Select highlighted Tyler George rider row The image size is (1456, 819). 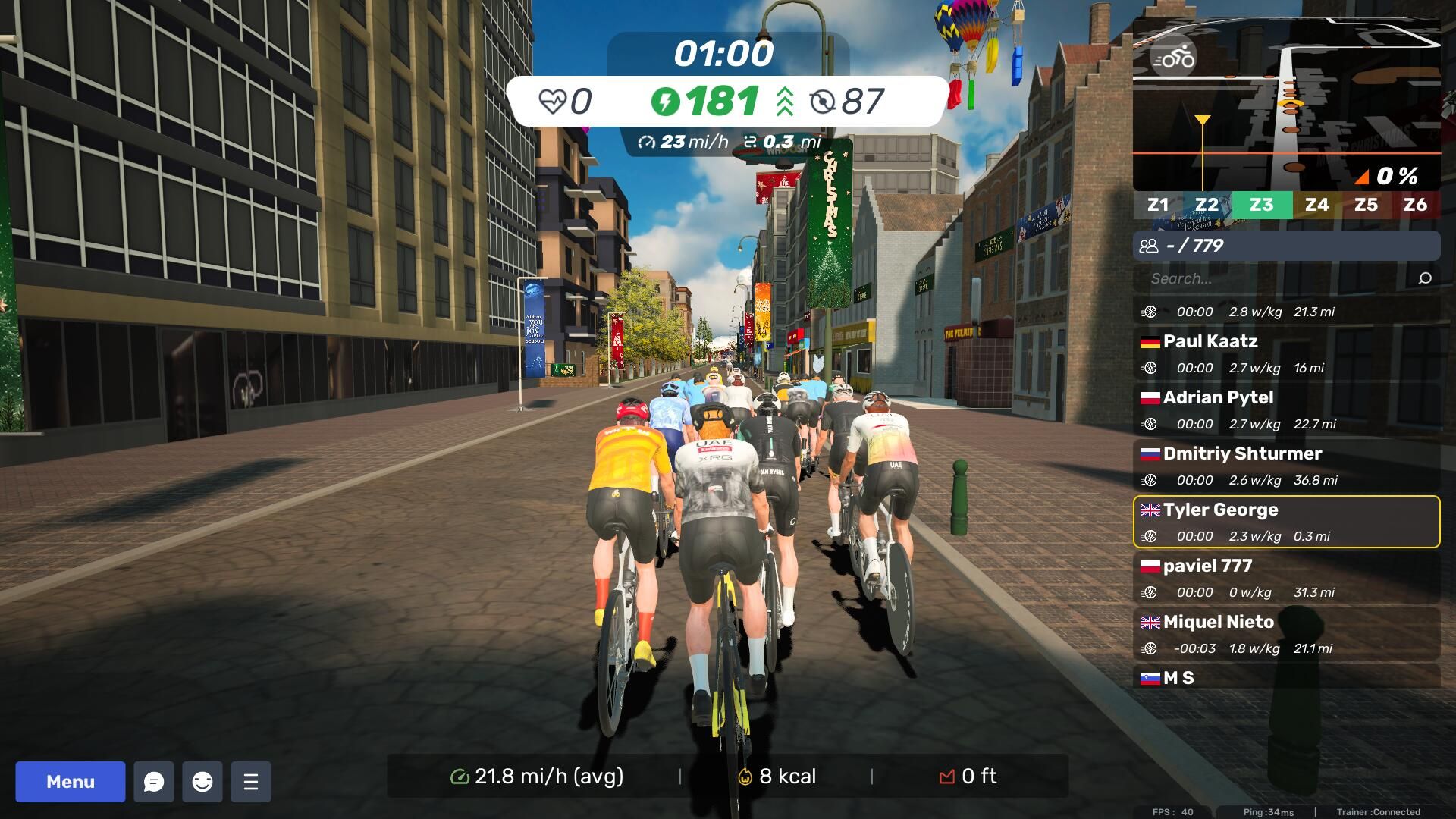pos(1286,522)
